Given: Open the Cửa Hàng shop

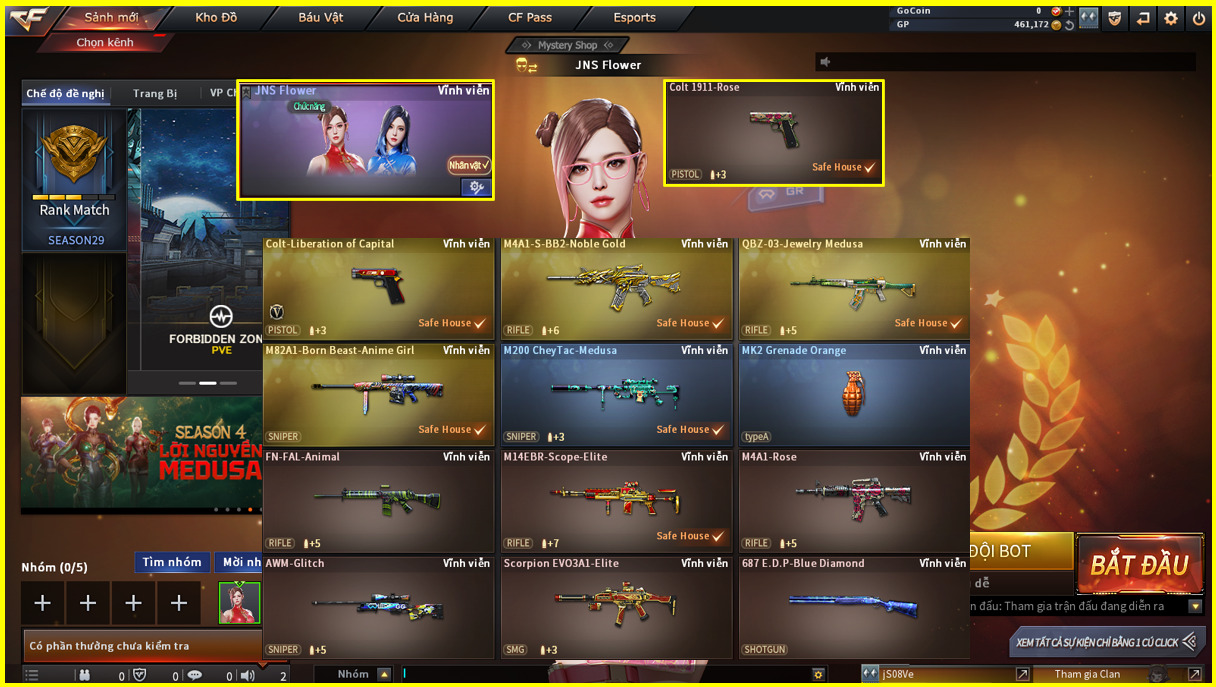Looking at the screenshot, I should (x=425, y=18).
